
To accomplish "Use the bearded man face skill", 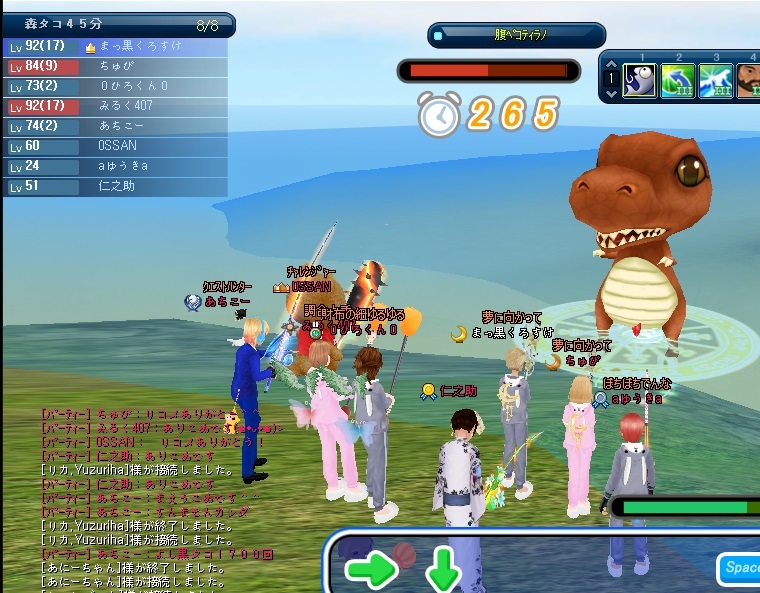I will coord(749,80).
